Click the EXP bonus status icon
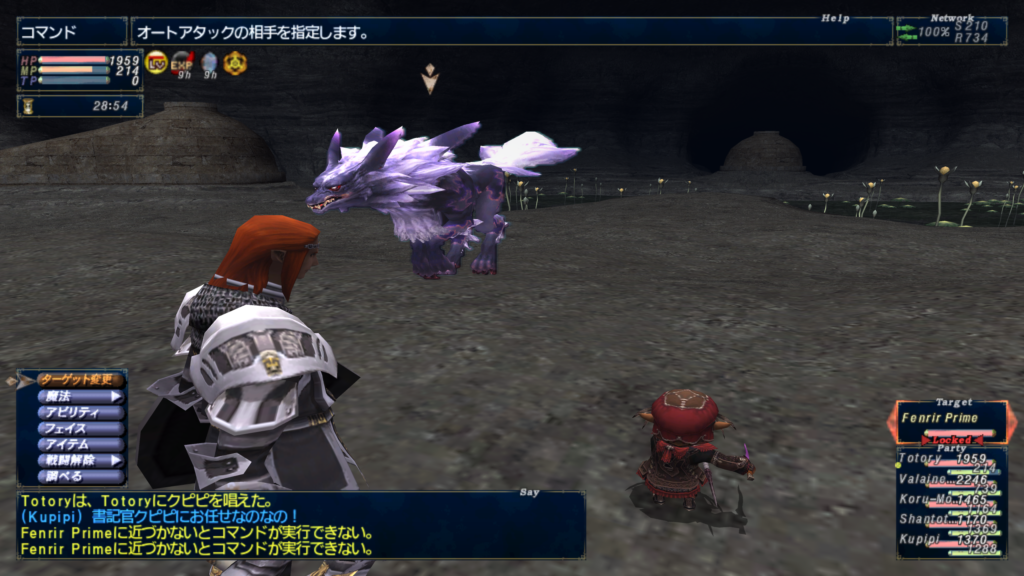1024x576 pixels. [x=182, y=63]
